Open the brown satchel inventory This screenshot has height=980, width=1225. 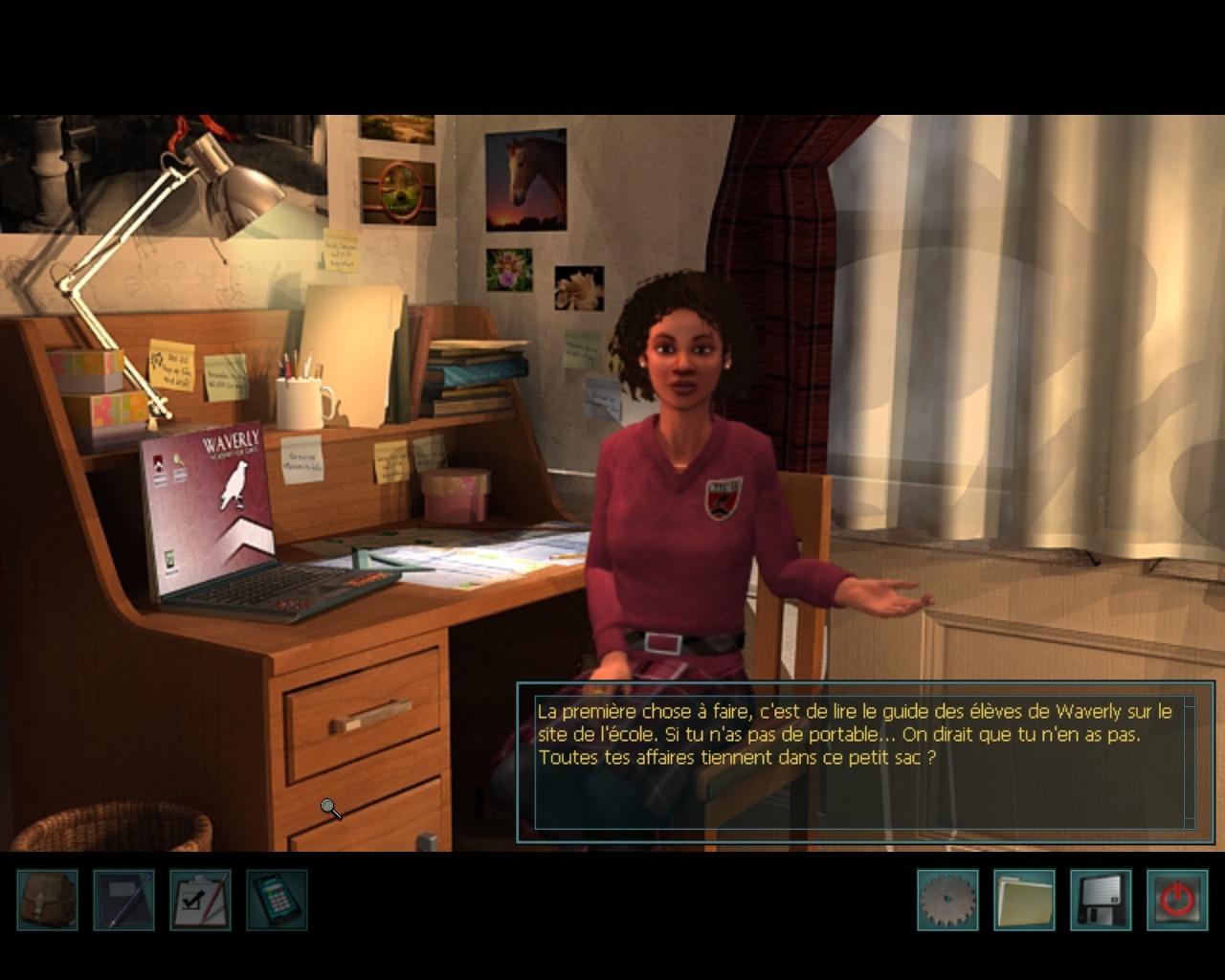48,900
